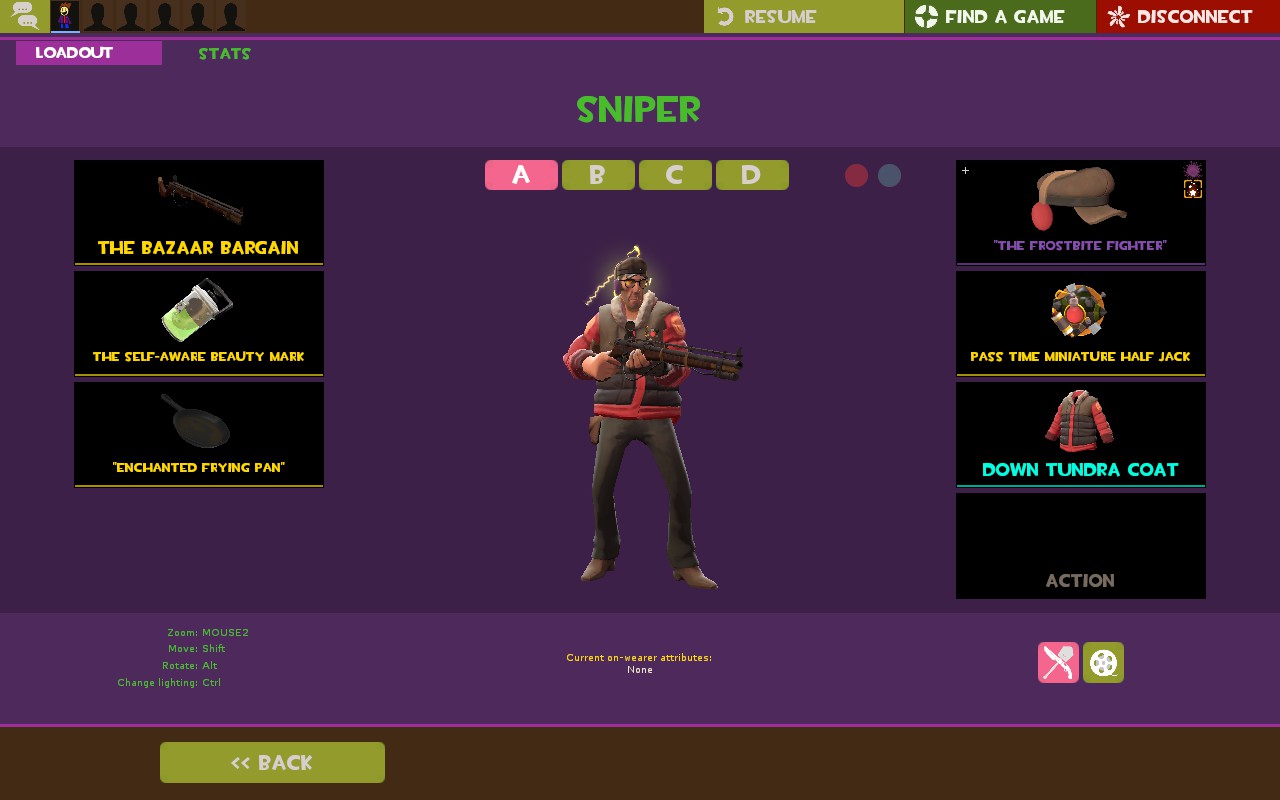Click the crossed-weapons loadout icon
The width and height of the screenshot is (1280, 800).
click(x=1058, y=662)
